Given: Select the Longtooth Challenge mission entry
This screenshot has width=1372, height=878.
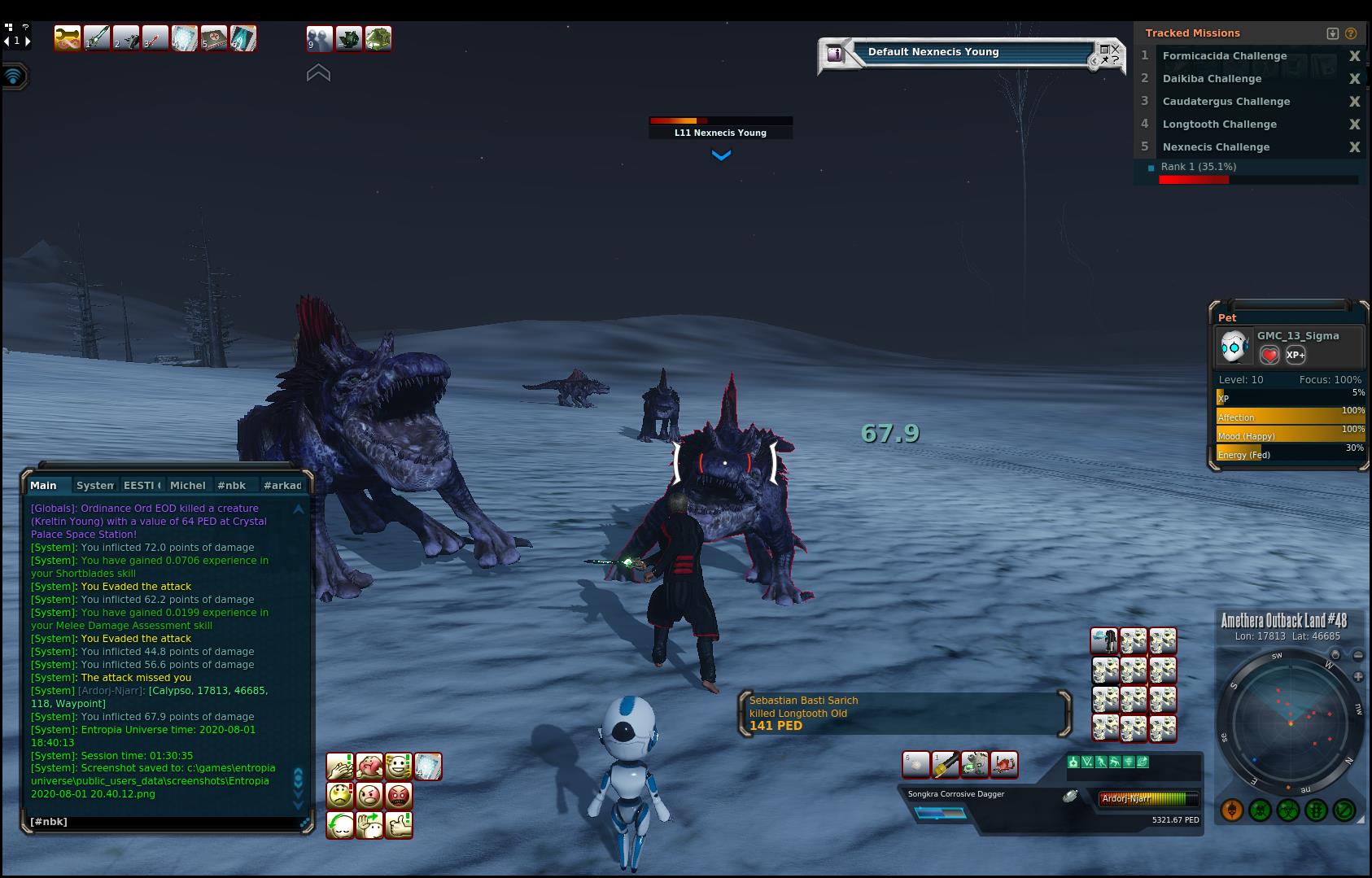Looking at the screenshot, I should click(x=1219, y=124).
